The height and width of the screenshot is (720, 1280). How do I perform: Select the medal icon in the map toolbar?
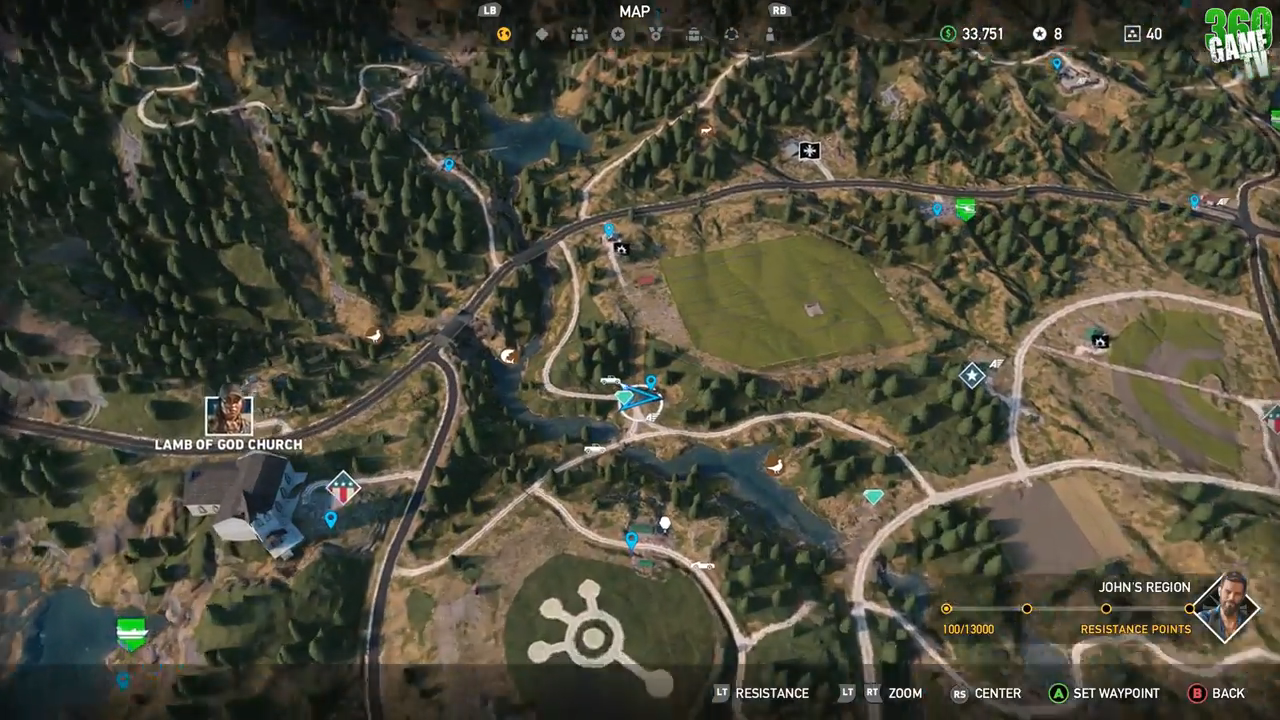[x=656, y=33]
